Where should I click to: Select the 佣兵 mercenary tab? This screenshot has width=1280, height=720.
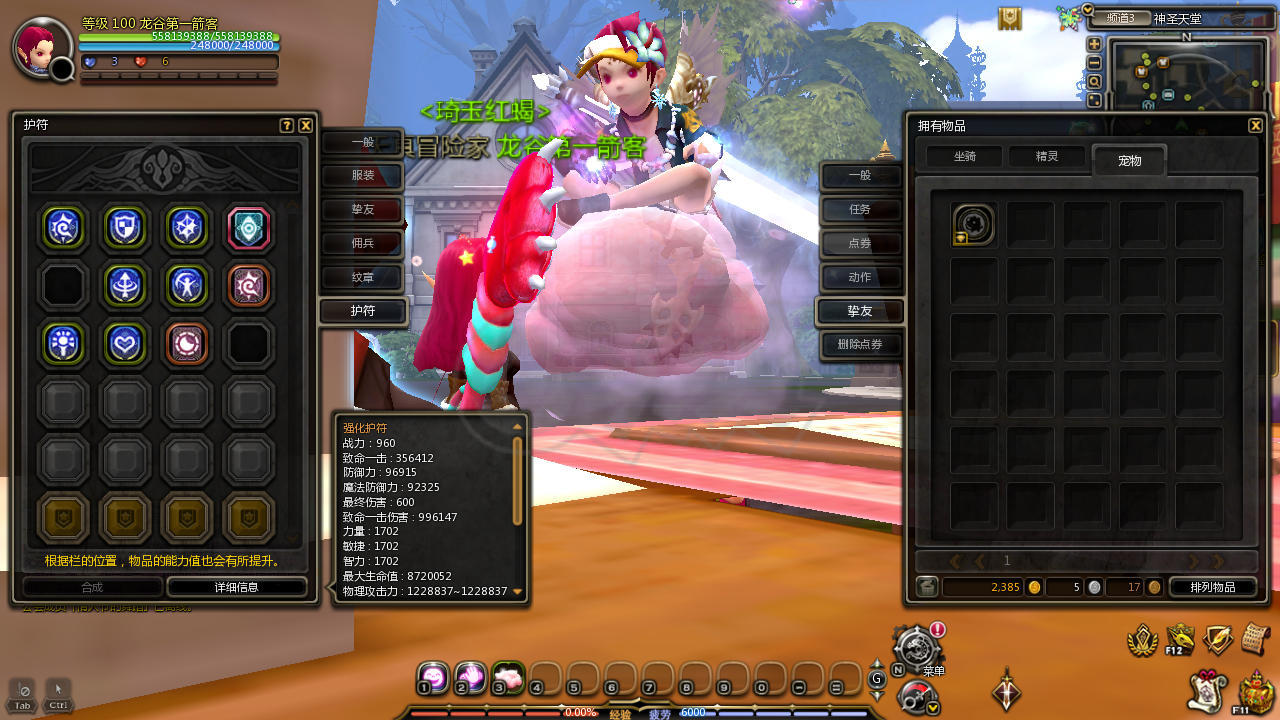coord(363,243)
